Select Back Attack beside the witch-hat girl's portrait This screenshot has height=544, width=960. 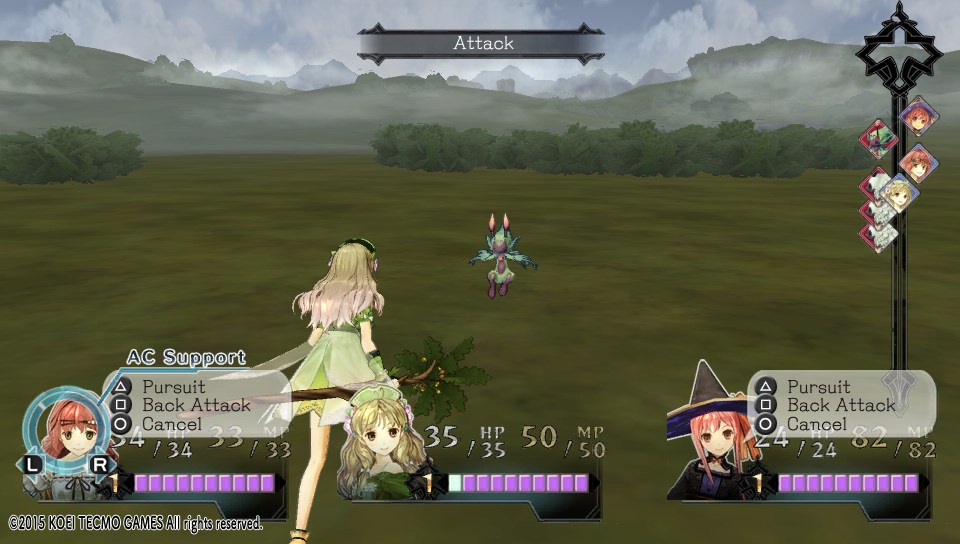pos(841,405)
